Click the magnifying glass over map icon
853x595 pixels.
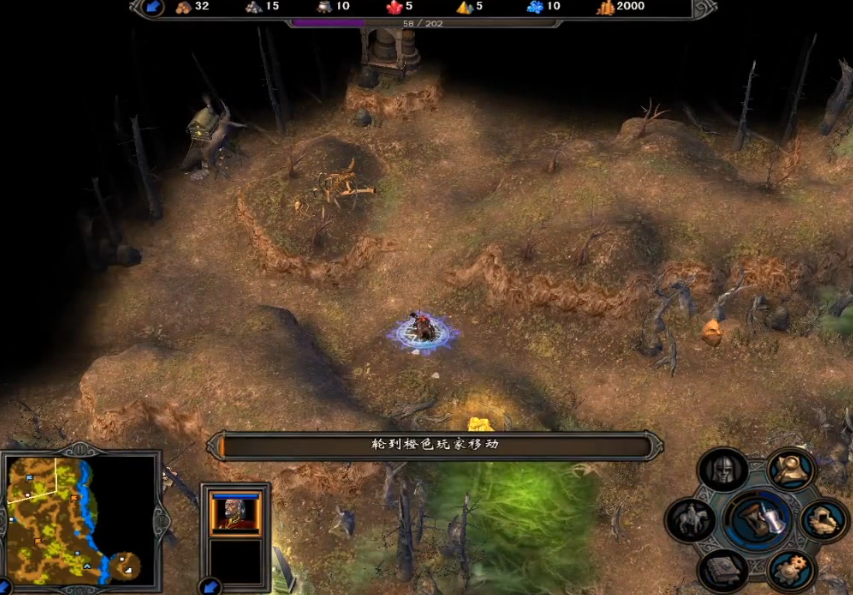[791, 468]
